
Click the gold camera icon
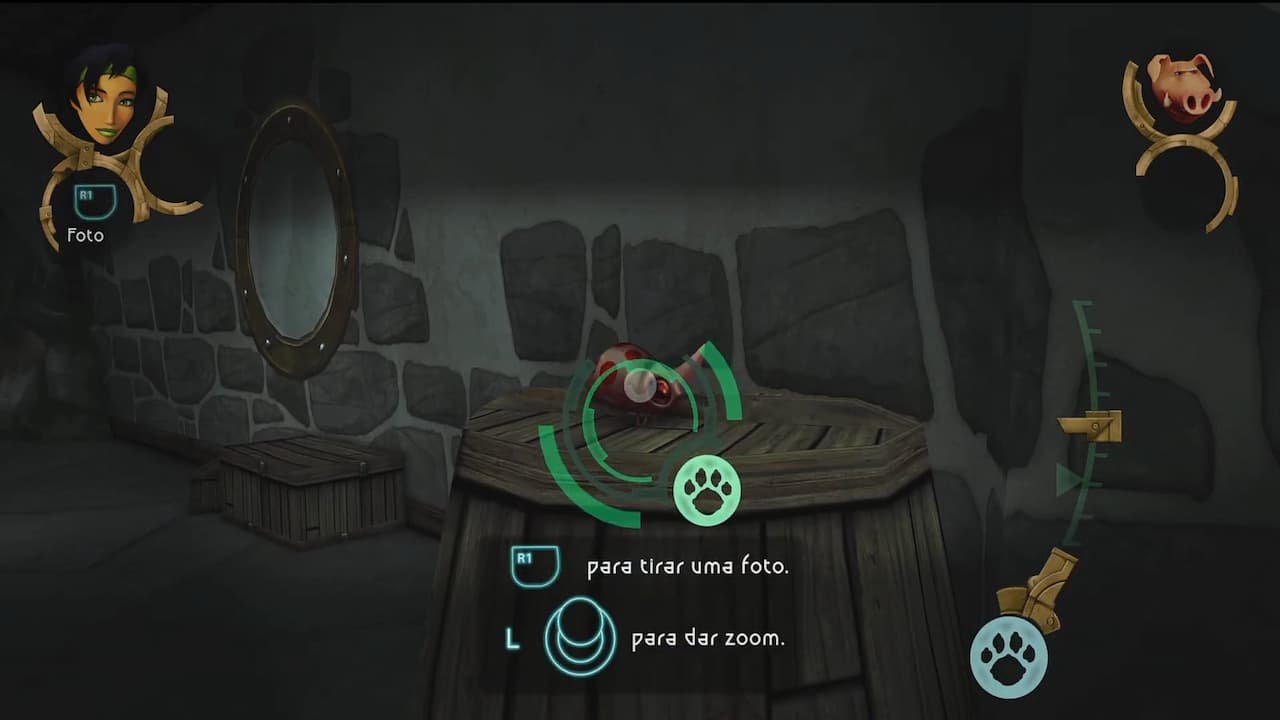1040,592
